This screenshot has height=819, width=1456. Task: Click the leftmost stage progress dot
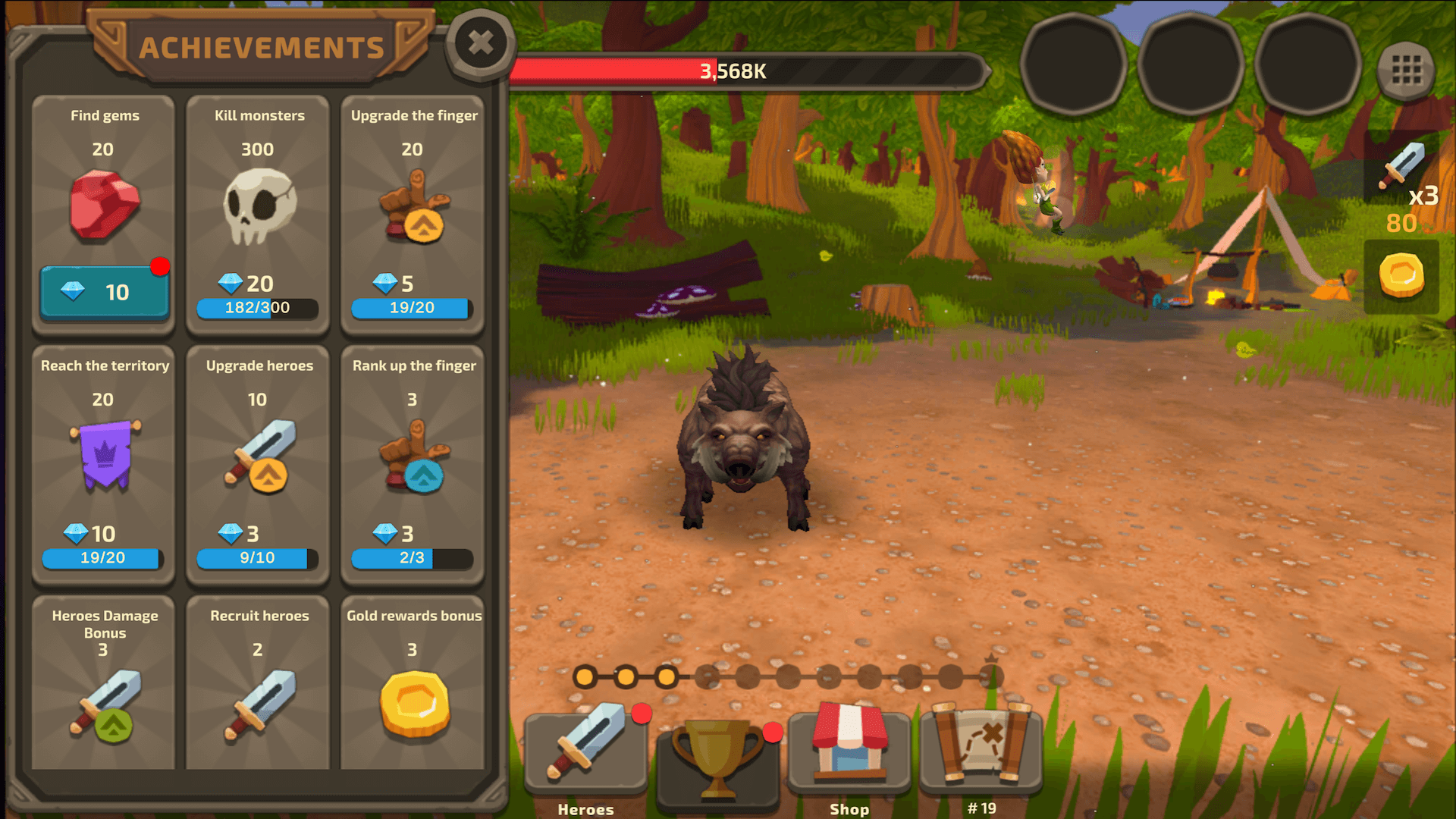pos(585,676)
